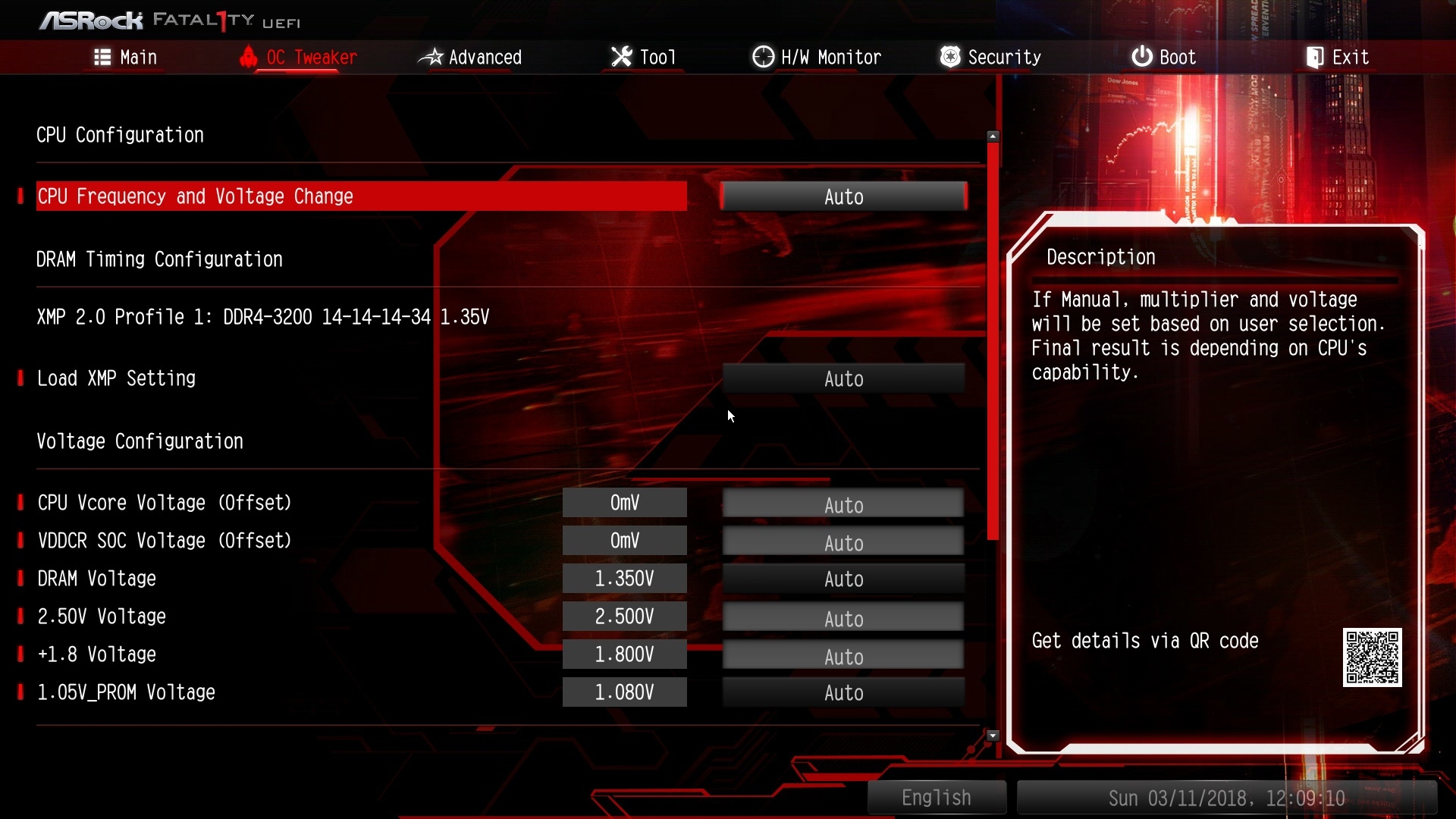Change the 1.05V_PROM Voltage Auto setting
Image resolution: width=1456 pixels, height=819 pixels.
(x=843, y=693)
